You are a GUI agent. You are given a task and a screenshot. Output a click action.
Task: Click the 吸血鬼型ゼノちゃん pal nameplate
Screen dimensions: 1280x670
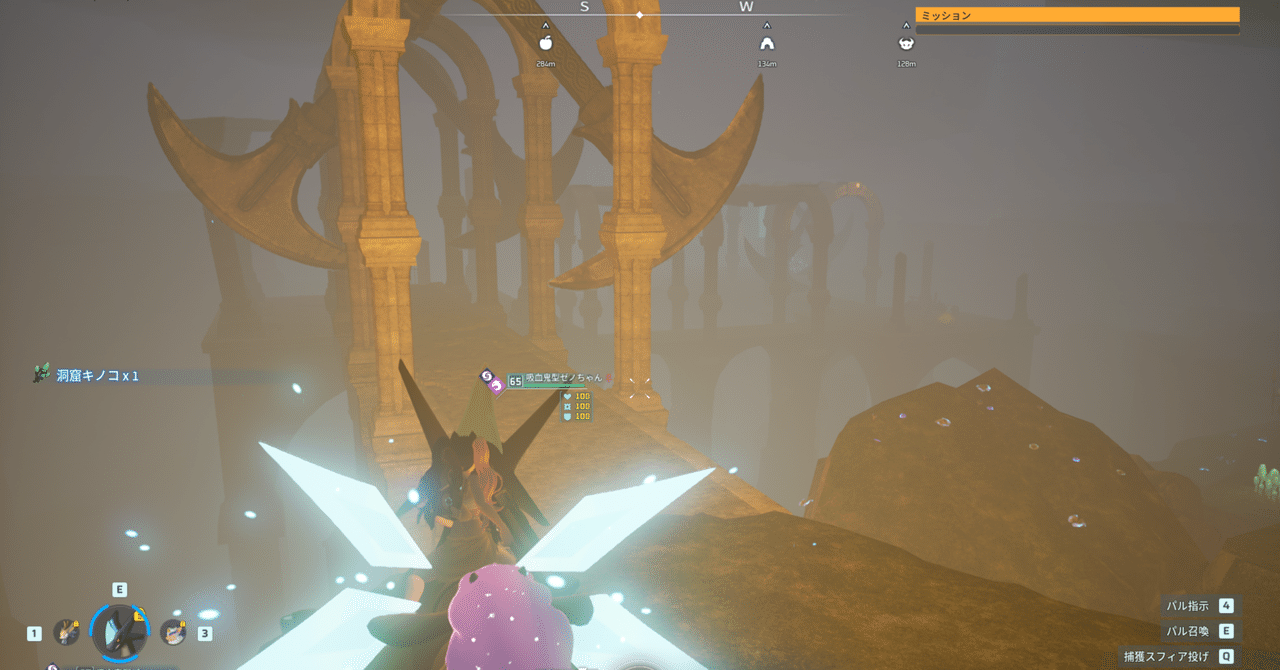(563, 378)
